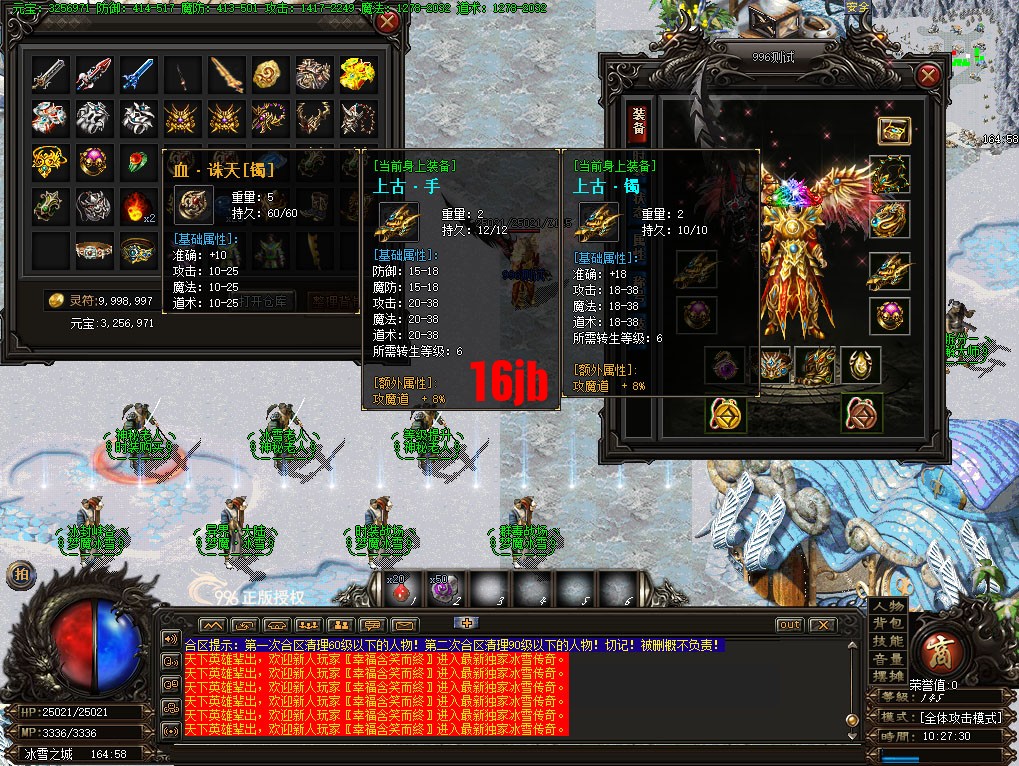Viewport: 1019px width, 766px height.
Task: Open the 技能 skills menu
Action: (x=888, y=641)
